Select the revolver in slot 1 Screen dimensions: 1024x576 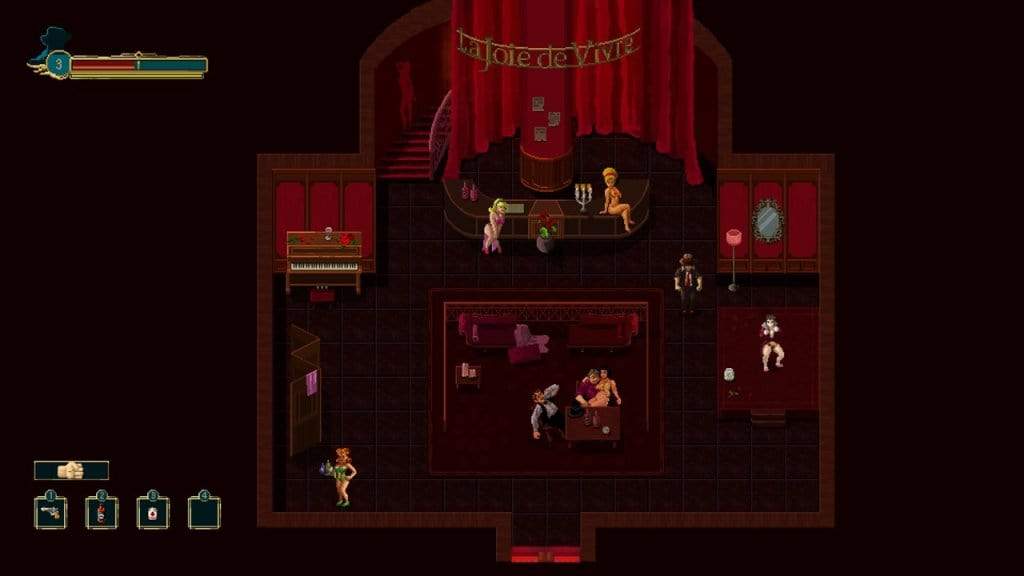coord(50,513)
